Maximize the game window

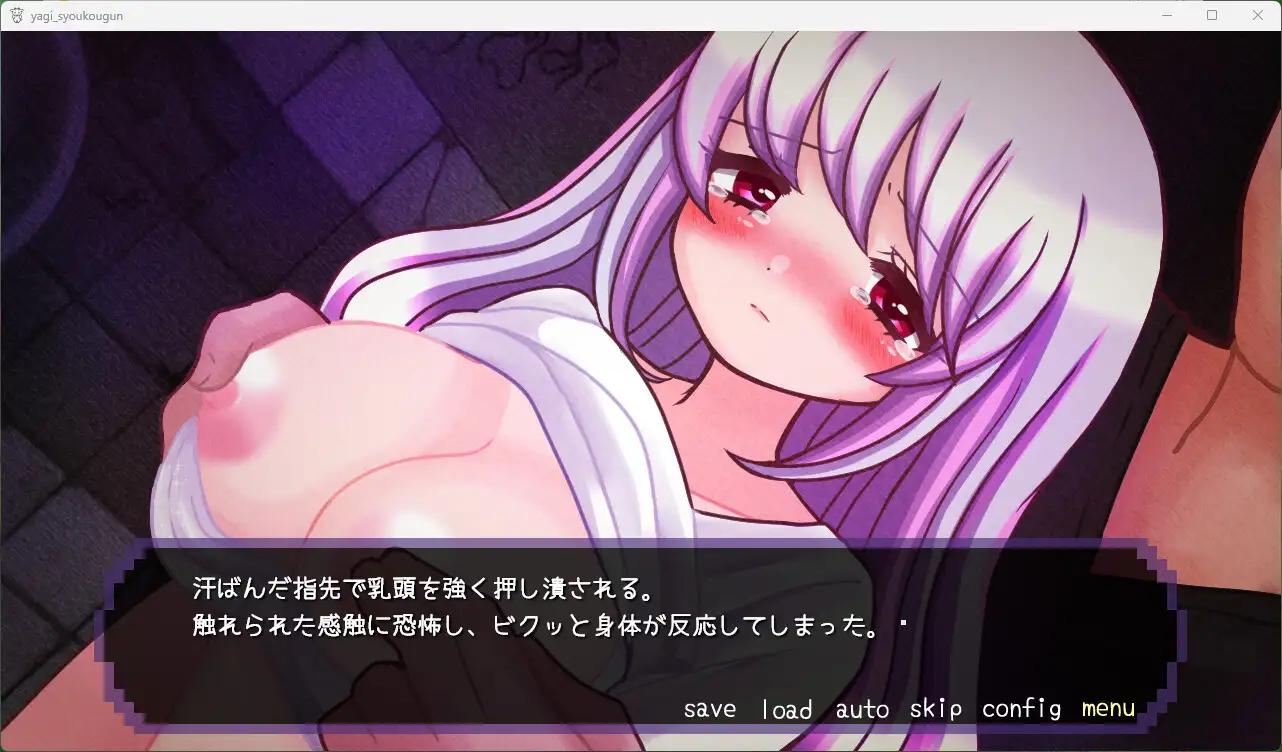click(x=1212, y=15)
